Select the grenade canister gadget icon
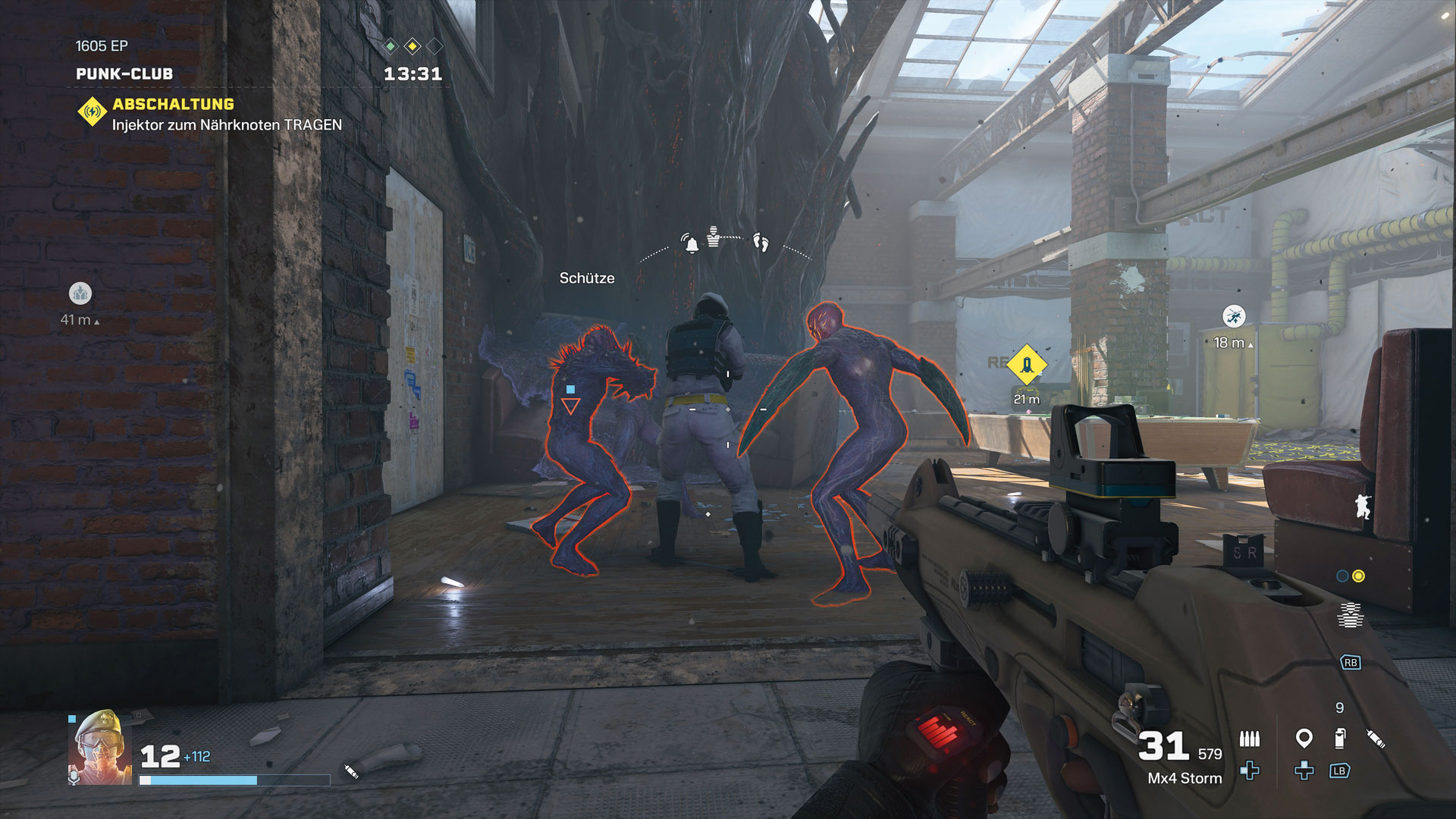The image size is (1456, 819). (x=1340, y=738)
